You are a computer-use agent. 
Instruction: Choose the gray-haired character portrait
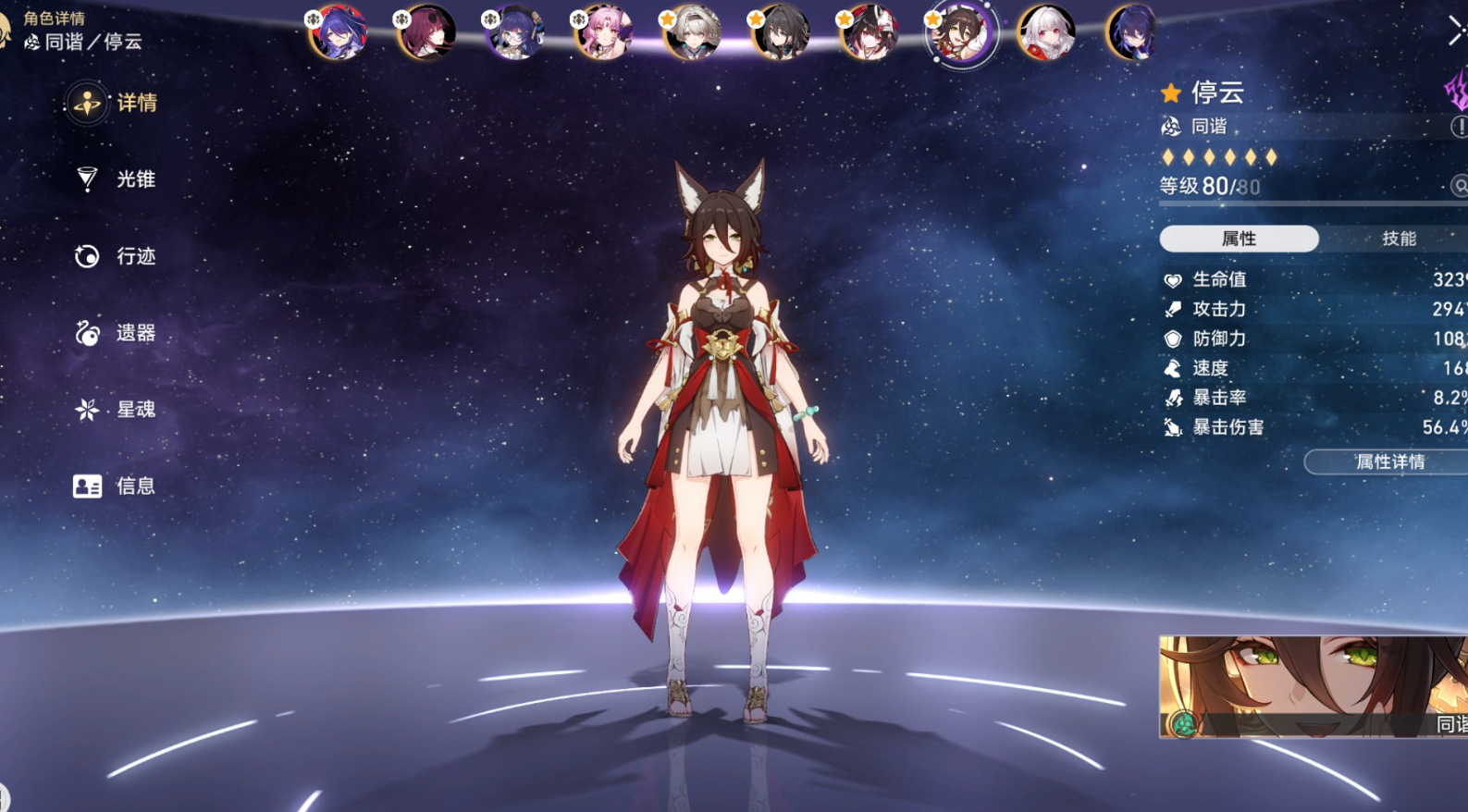(691, 32)
